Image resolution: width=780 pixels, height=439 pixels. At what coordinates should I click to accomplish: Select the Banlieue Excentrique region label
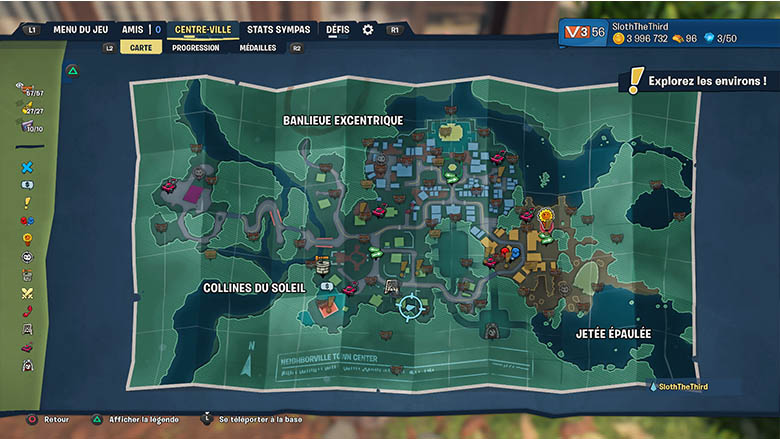tap(343, 120)
